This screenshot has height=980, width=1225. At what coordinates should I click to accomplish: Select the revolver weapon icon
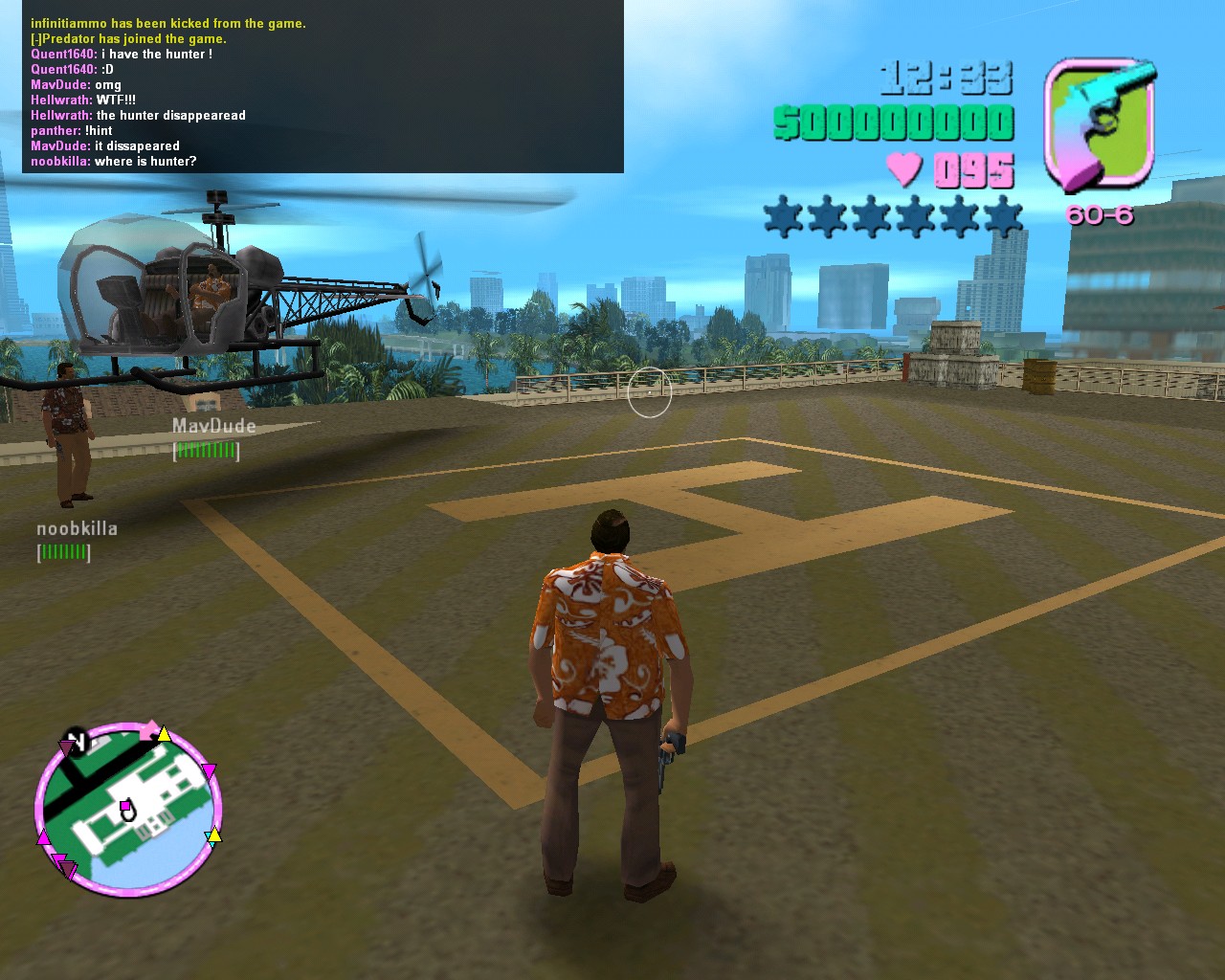(1100, 124)
